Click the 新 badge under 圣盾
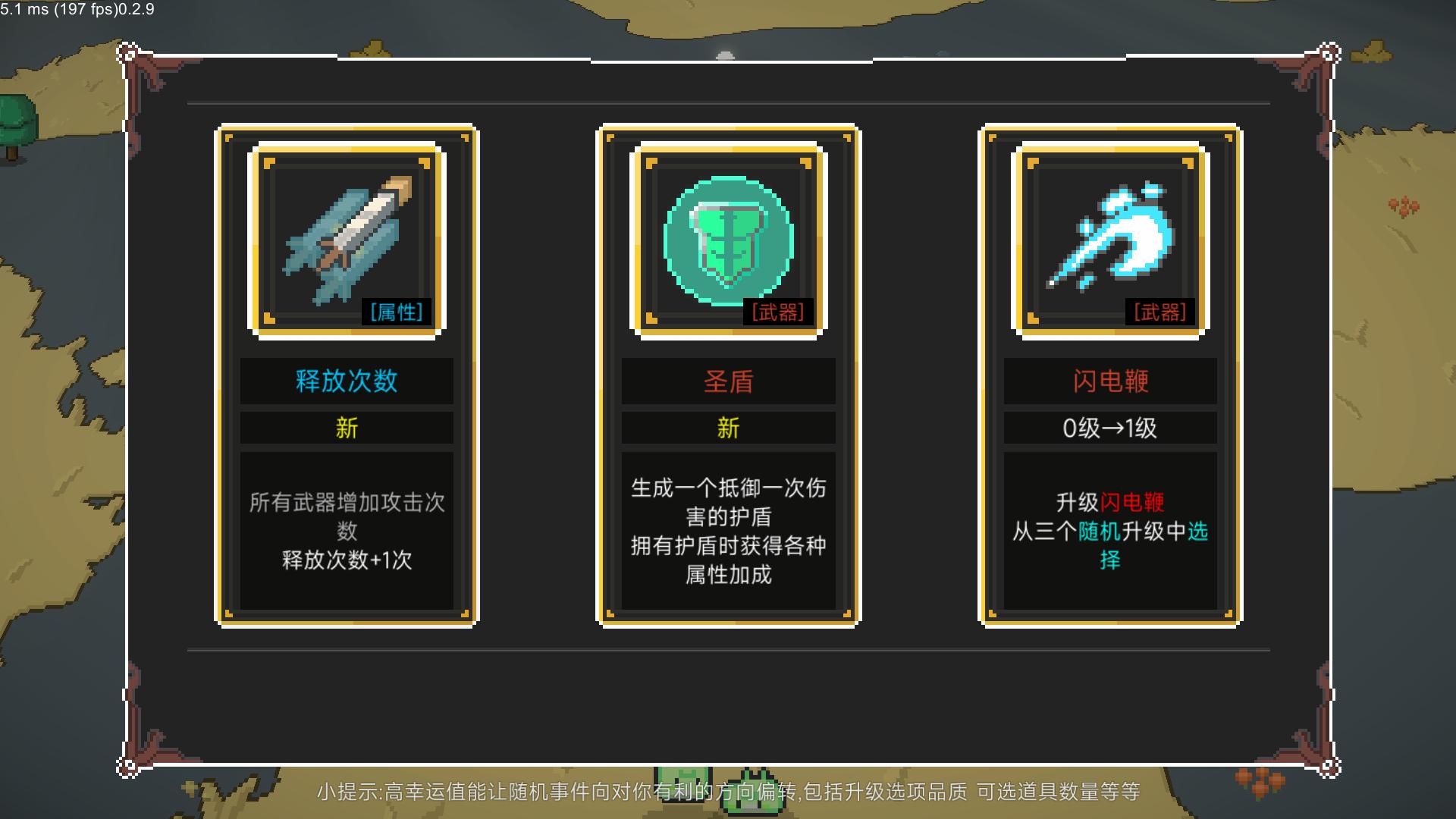Screen dimensions: 1456x819 726,428
